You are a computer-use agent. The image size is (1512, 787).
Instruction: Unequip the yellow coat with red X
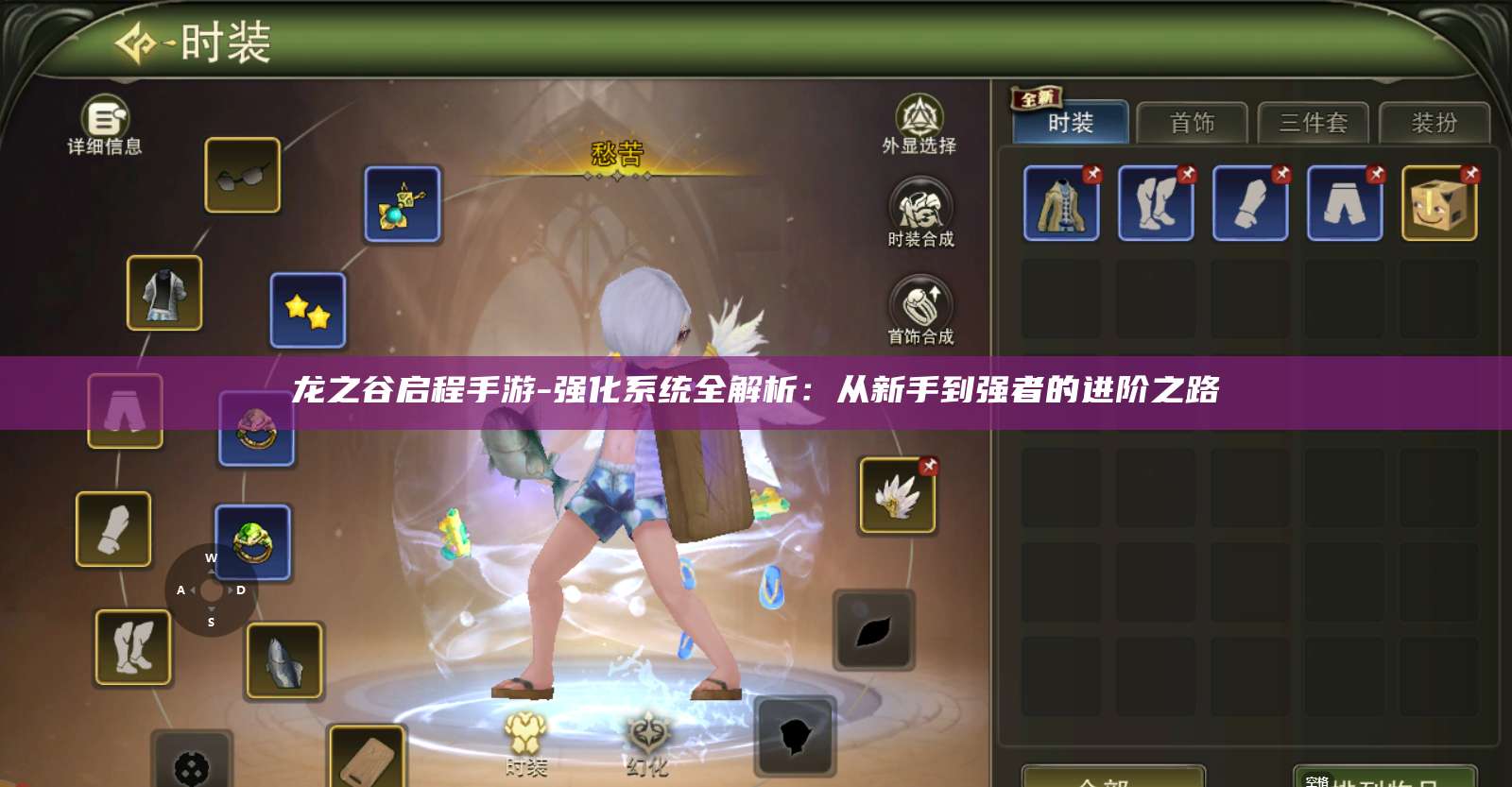pyautogui.click(x=1093, y=174)
